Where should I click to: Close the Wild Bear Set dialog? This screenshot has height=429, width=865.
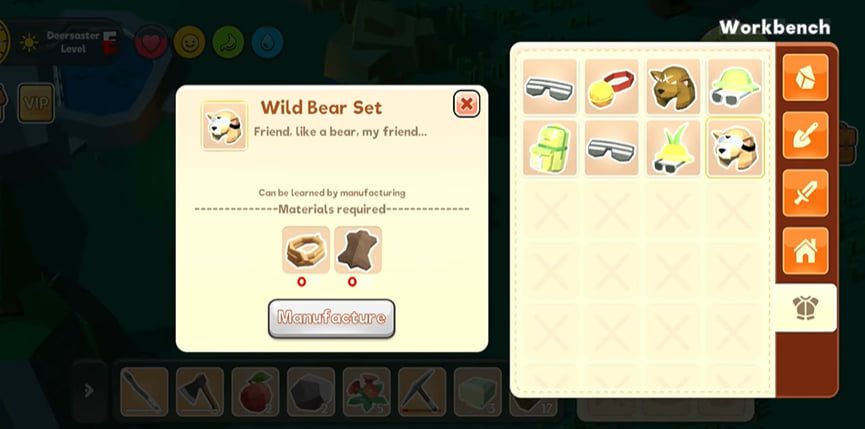pos(466,104)
